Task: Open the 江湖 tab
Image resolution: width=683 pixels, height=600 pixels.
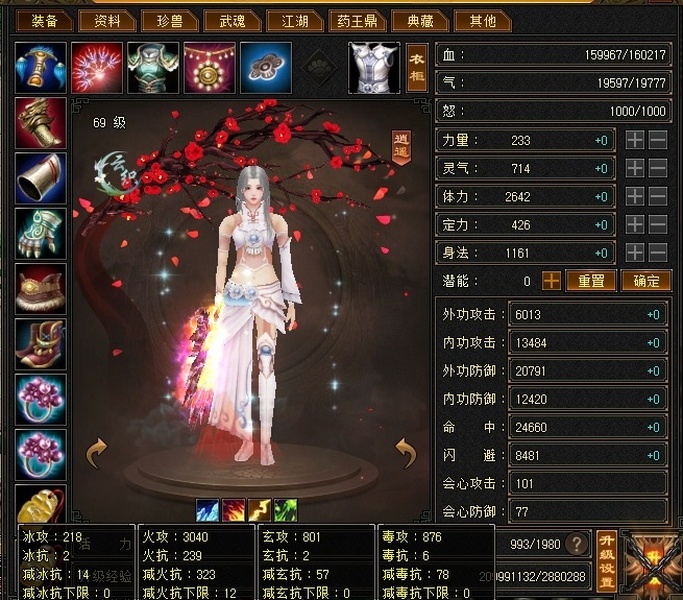Action: [289, 20]
